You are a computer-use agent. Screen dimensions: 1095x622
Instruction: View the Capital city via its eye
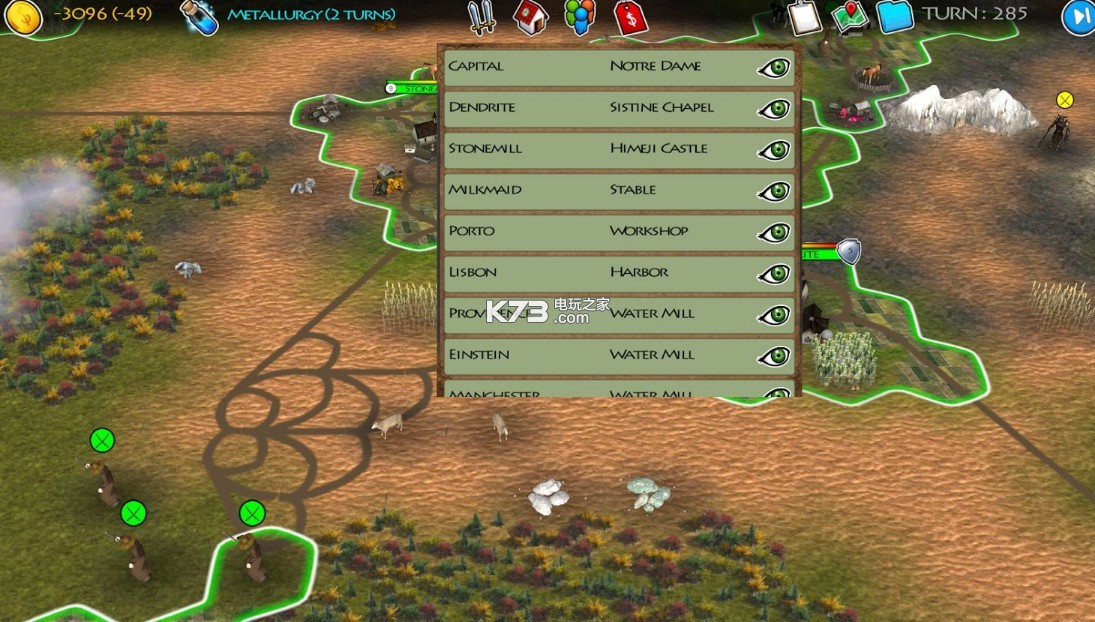(774, 68)
